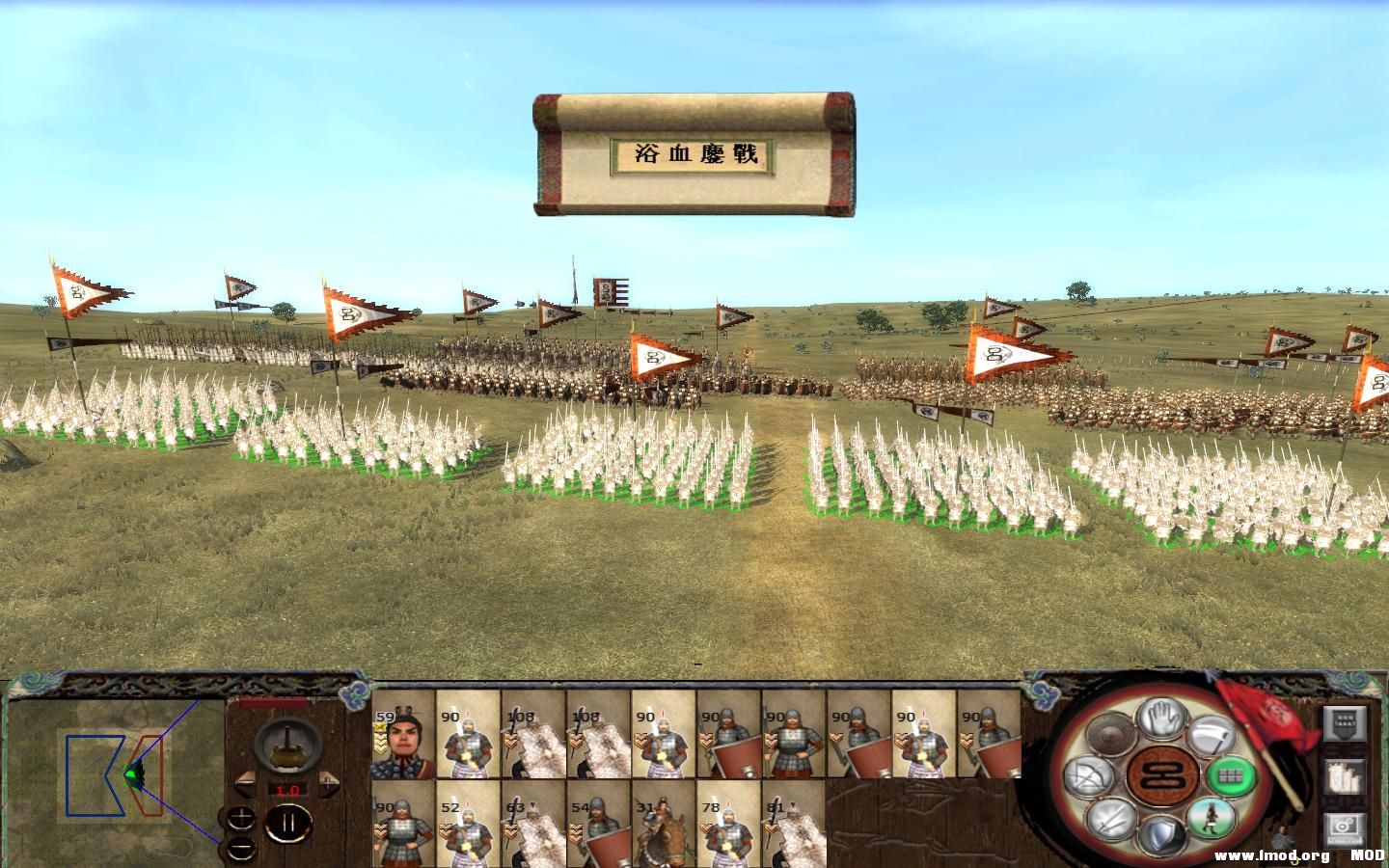Pause the battle with the pause button
This screenshot has width=1389, height=868.
(x=289, y=822)
